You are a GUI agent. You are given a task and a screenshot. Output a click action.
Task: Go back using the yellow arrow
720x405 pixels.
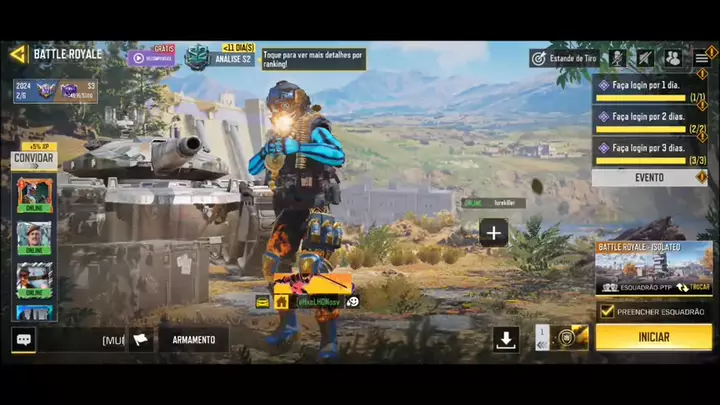[18, 54]
